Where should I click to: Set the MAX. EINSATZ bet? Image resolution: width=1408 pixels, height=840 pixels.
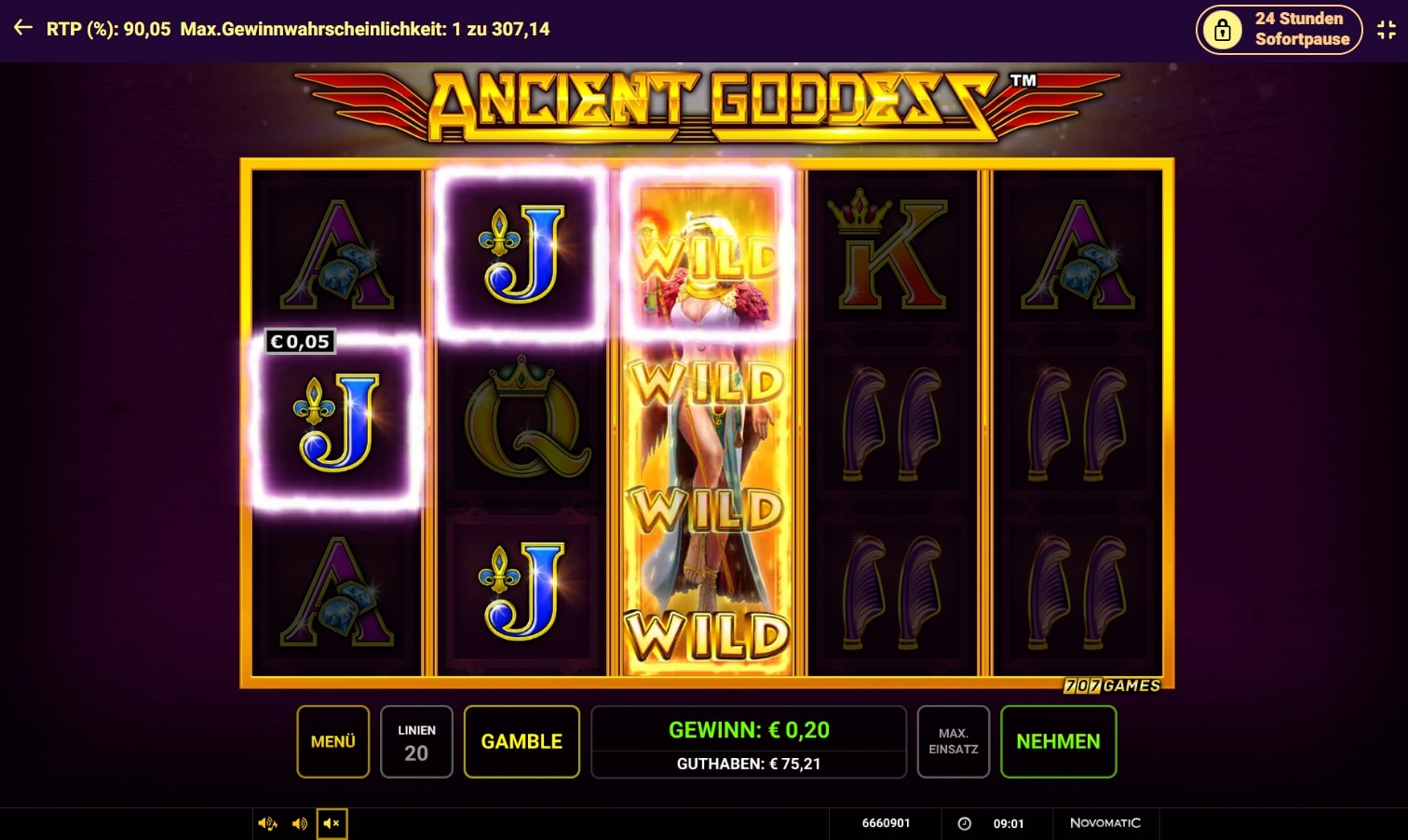click(x=953, y=741)
